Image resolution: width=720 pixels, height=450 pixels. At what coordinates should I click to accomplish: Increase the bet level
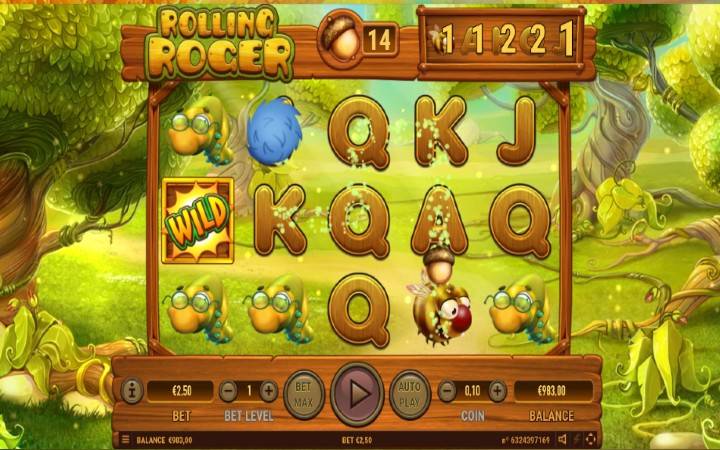[x=268, y=391]
